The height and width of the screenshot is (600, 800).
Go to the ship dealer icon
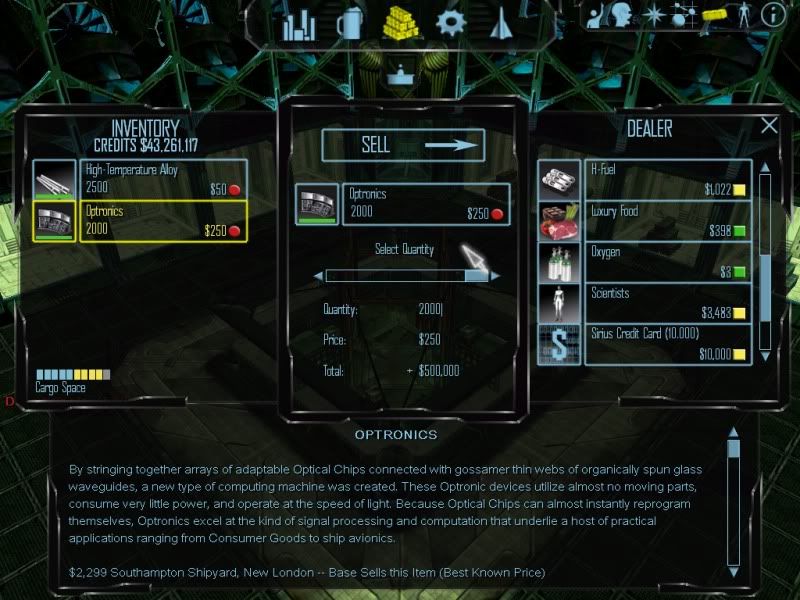[x=503, y=24]
